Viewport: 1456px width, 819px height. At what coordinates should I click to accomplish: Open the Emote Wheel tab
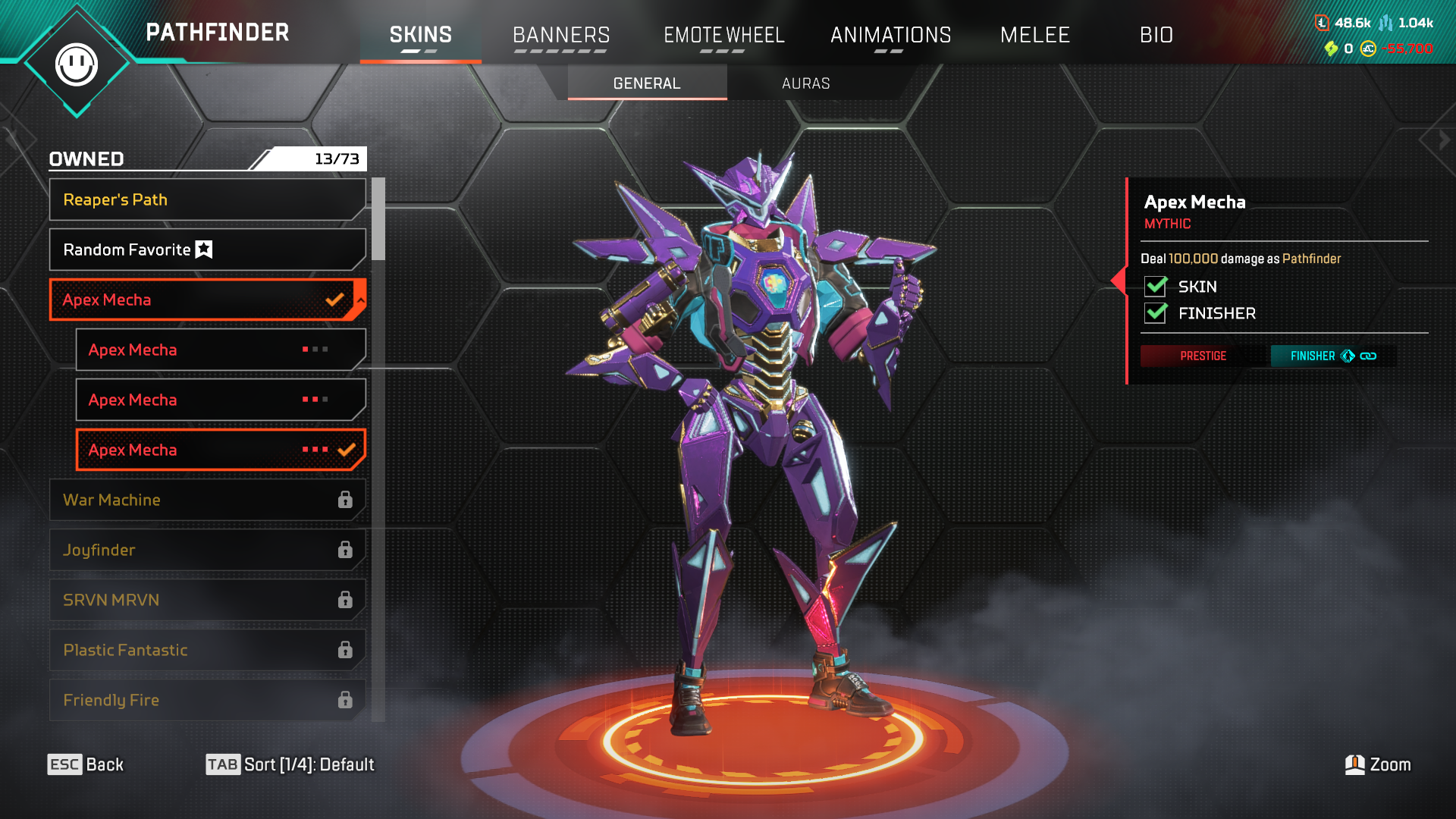click(723, 35)
